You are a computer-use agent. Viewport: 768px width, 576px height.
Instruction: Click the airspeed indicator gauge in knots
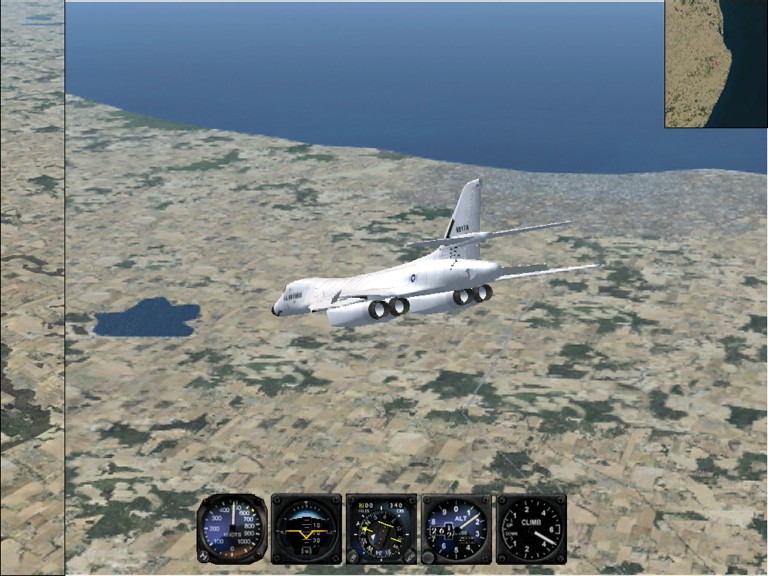tap(232, 528)
